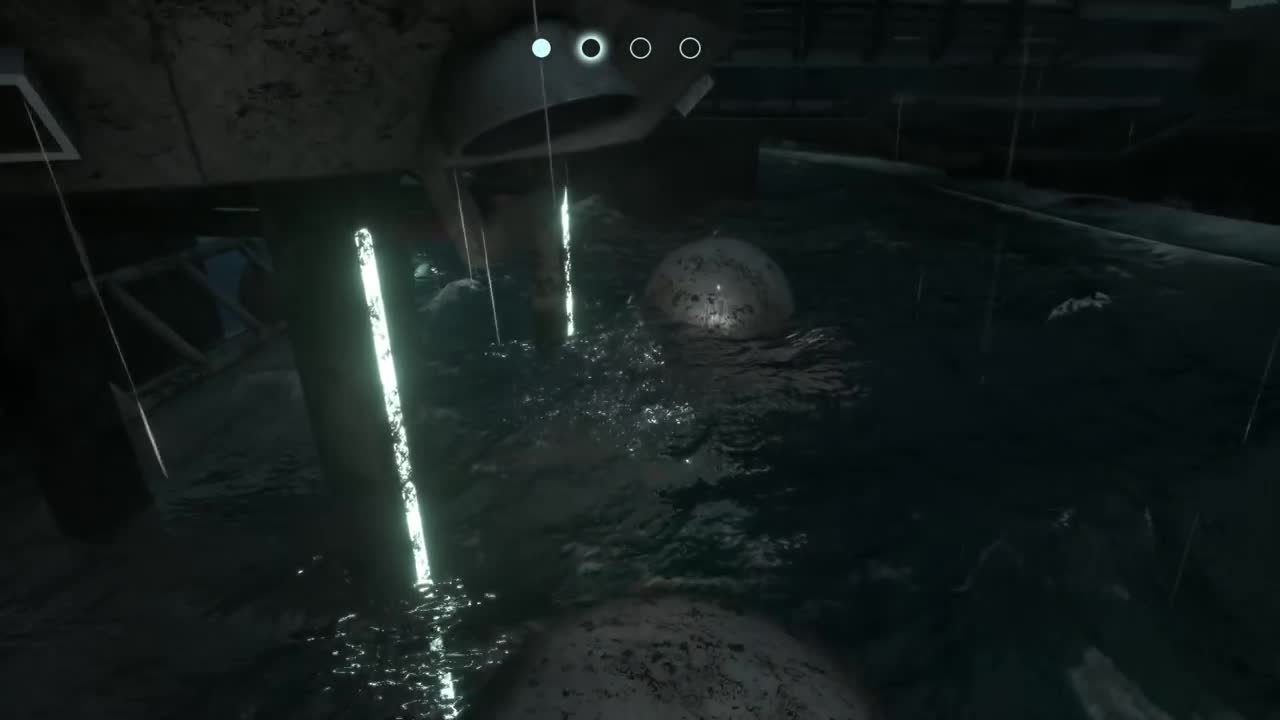Select the fourth empty progress dot
The width and height of the screenshot is (1280, 720).
click(x=690, y=47)
